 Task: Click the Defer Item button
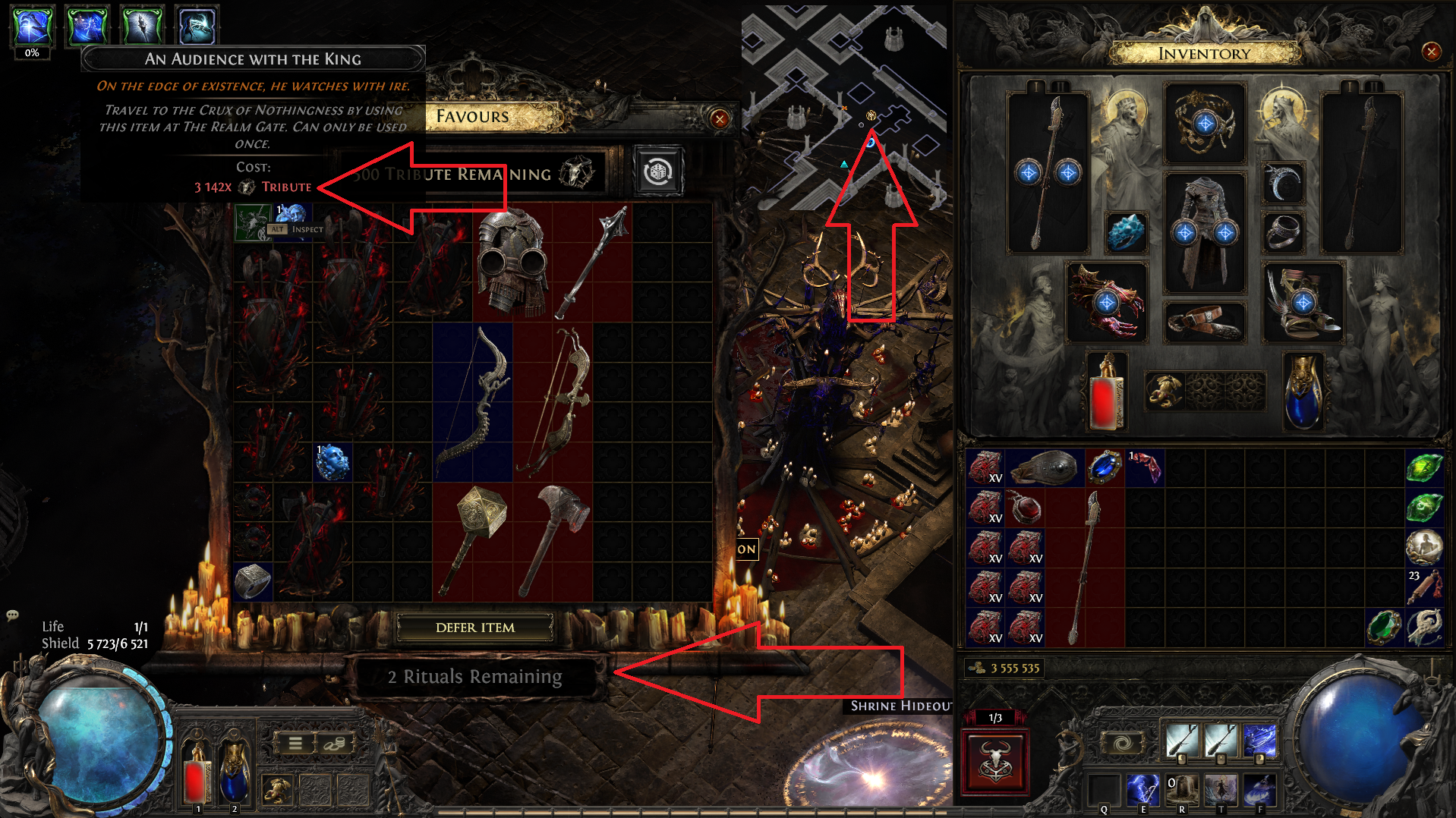[475, 628]
